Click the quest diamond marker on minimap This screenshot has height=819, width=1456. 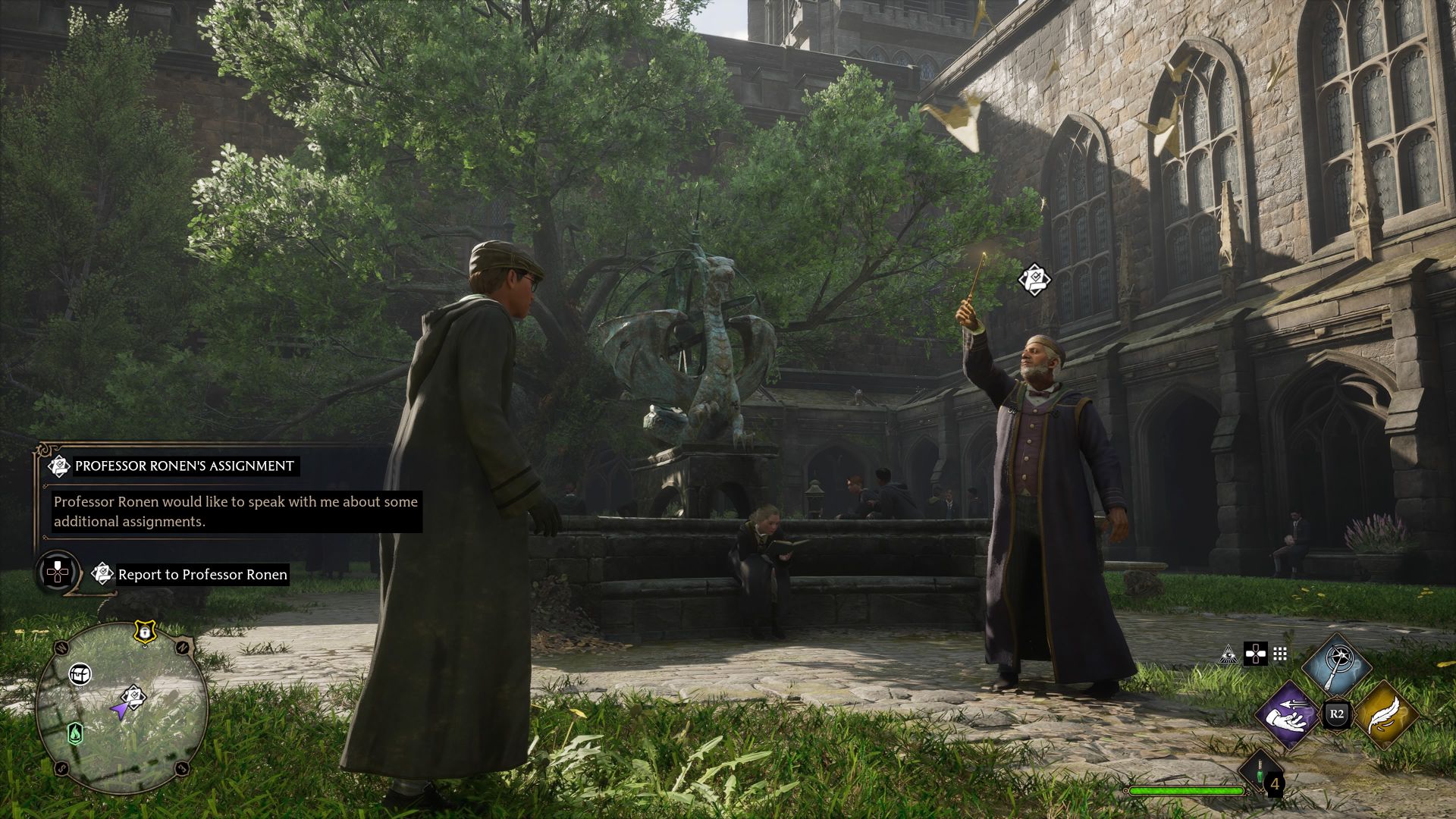(x=133, y=695)
